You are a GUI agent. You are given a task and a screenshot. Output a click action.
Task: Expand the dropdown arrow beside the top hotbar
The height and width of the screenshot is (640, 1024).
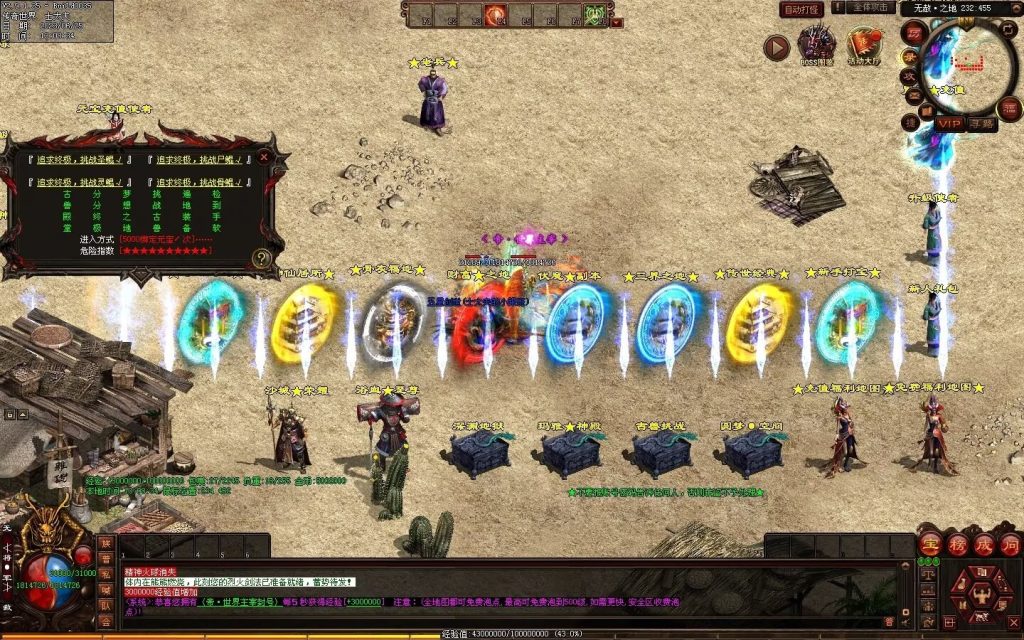pyautogui.click(x=617, y=22)
